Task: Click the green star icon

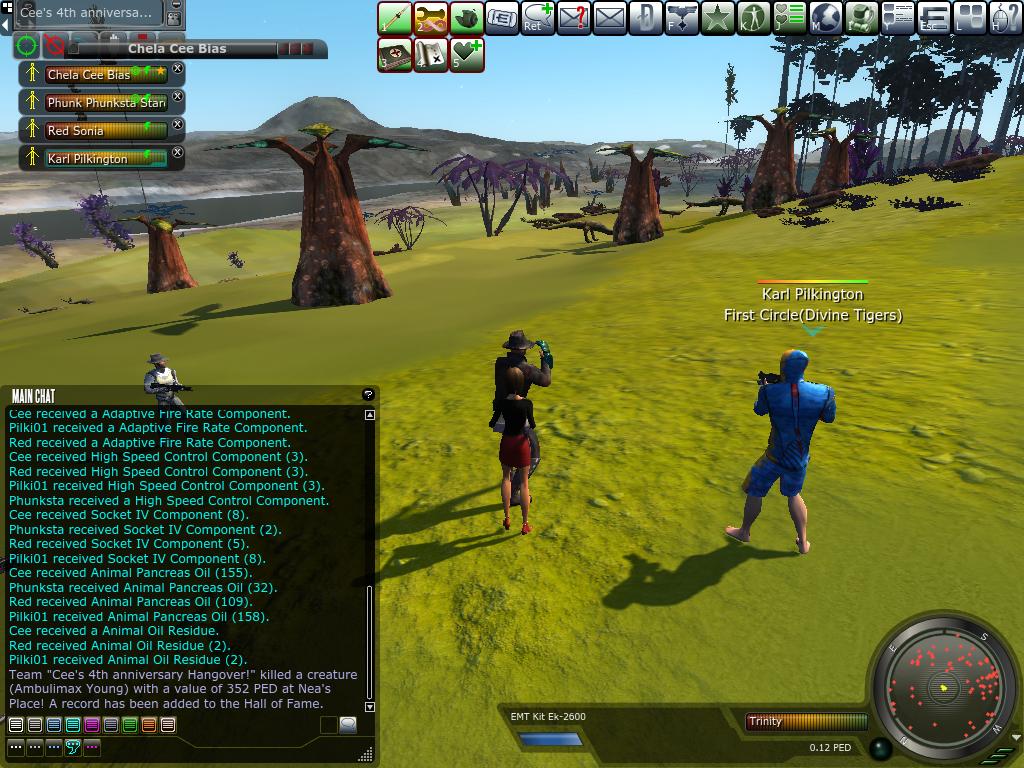Action: pyautogui.click(x=717, y=19)
